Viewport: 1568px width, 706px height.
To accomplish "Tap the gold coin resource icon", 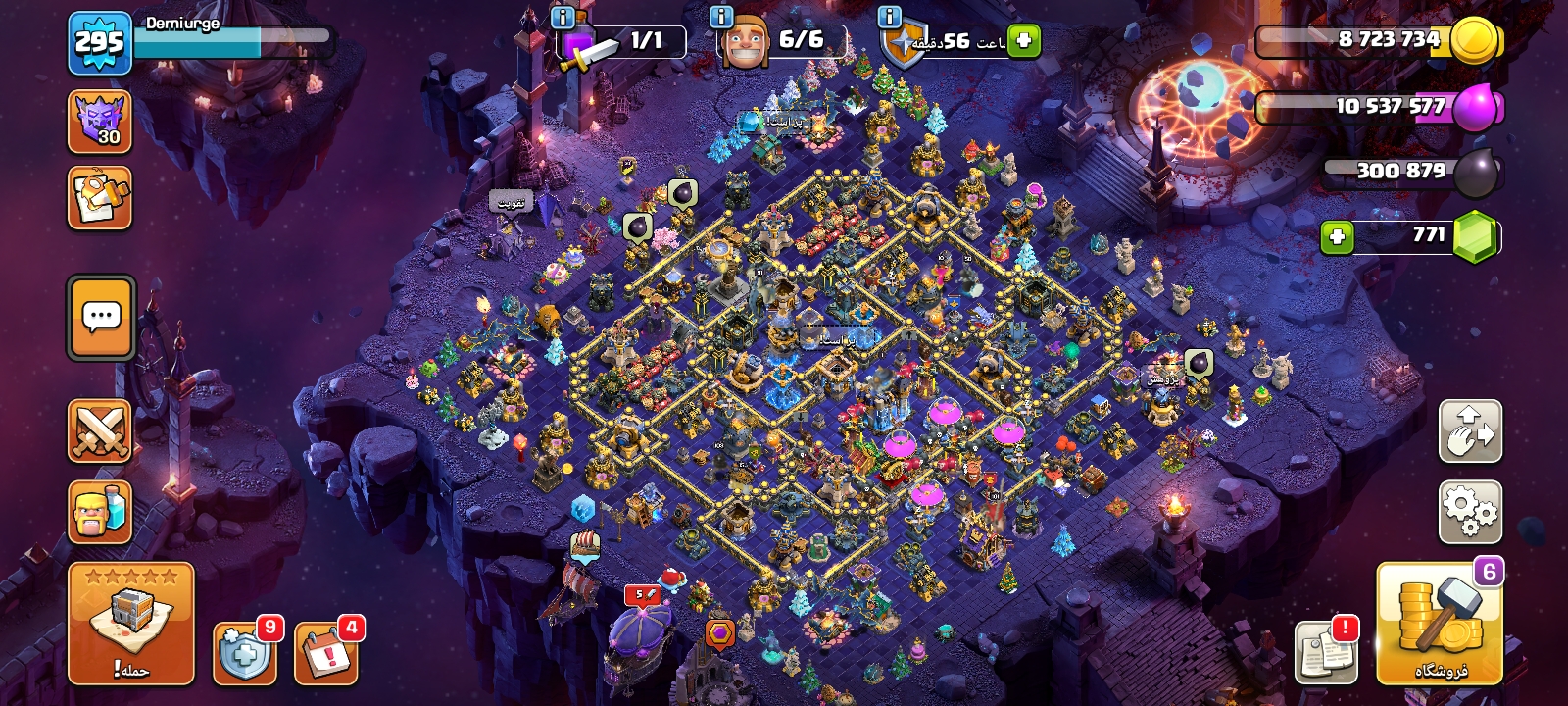I will point(1475,41).
